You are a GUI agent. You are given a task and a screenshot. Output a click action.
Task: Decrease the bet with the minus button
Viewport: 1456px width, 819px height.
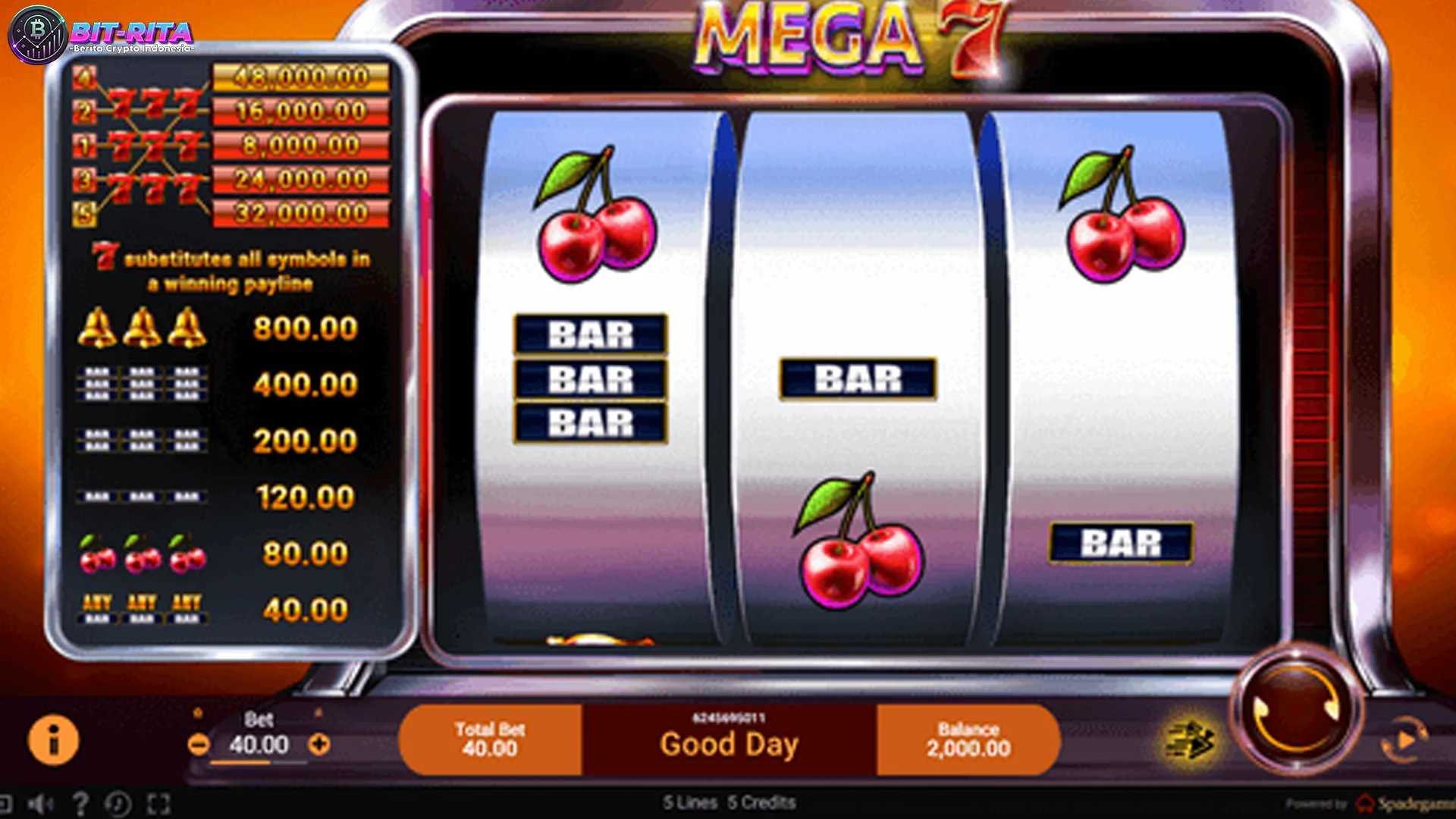[x=199, y=745]
